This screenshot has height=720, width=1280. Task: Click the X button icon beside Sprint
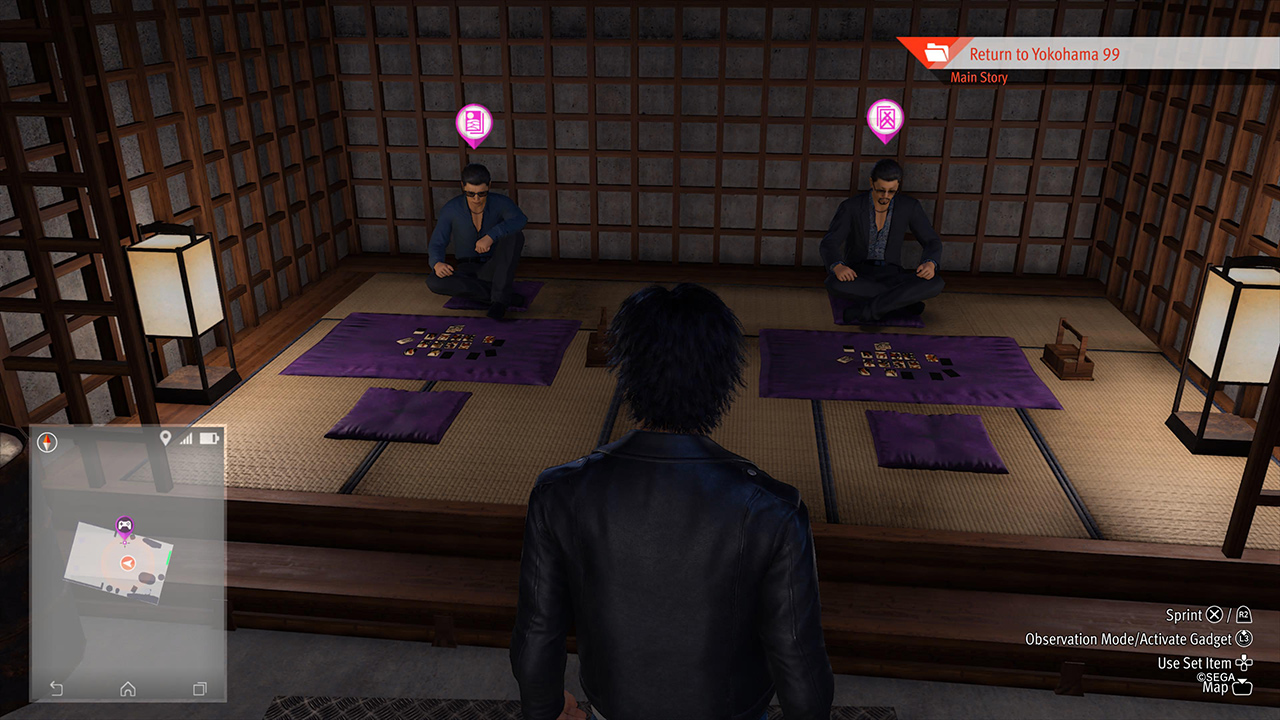(1213, 615)
